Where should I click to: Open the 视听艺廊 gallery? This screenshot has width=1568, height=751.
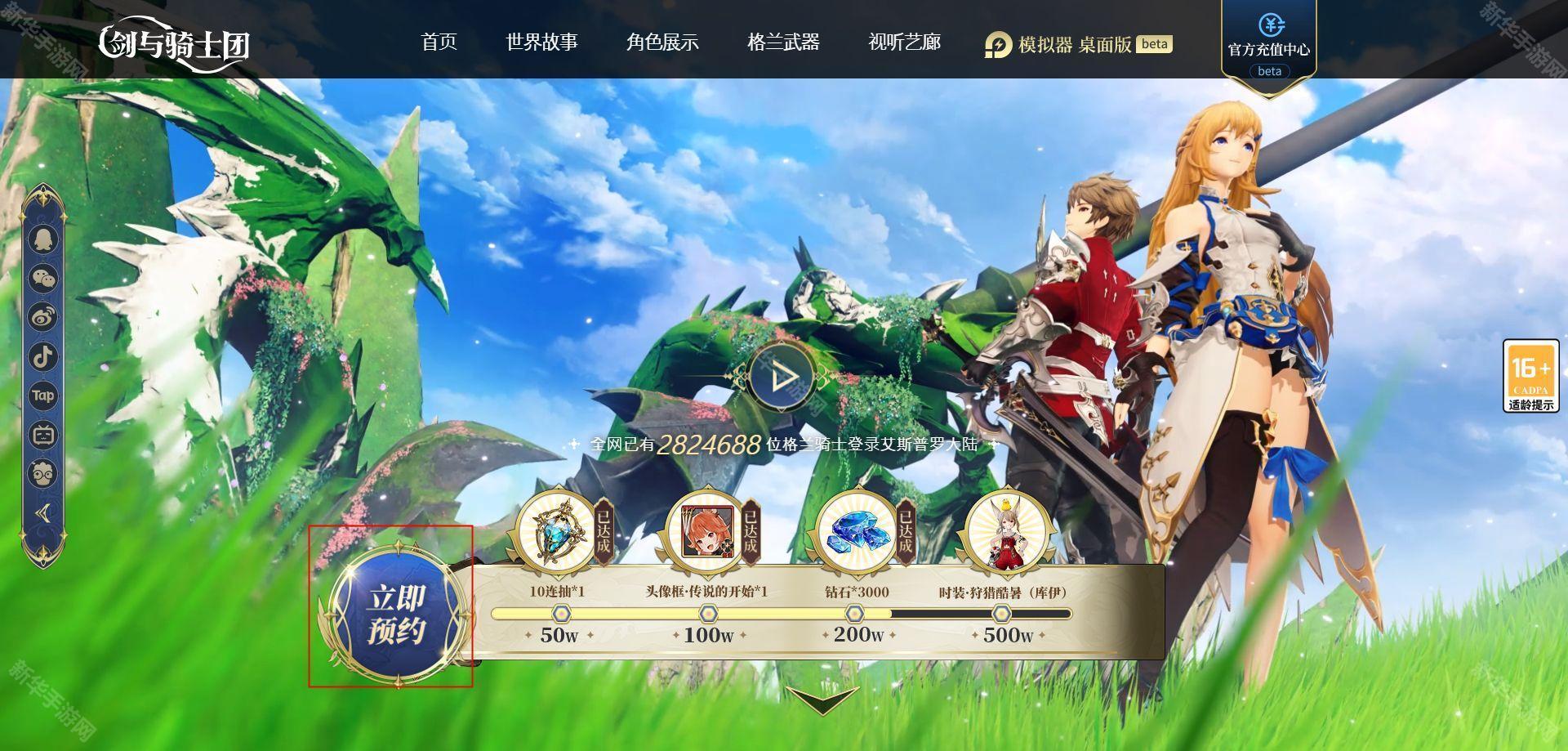pos(904,42)
